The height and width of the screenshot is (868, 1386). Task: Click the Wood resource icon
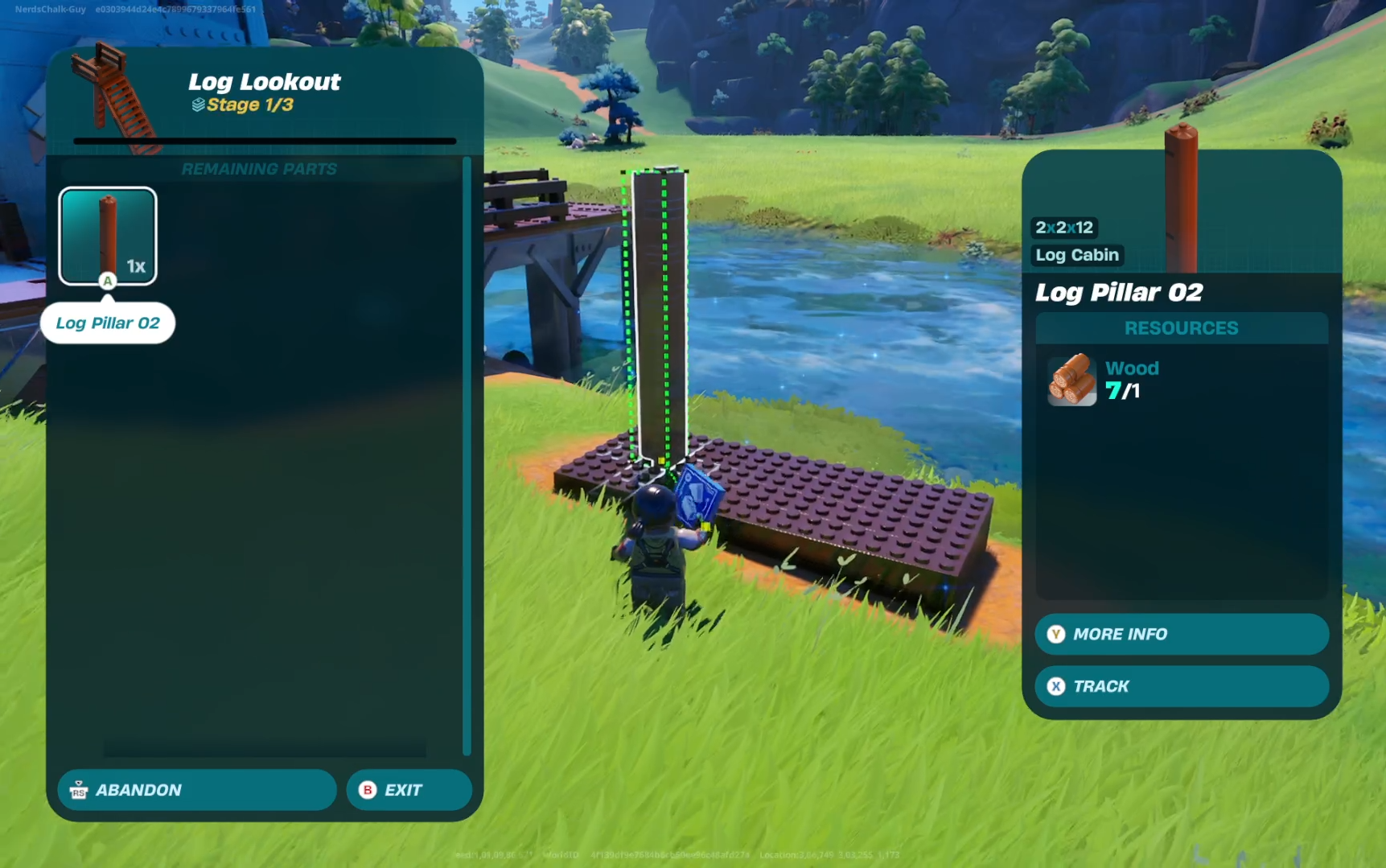point(1071,380)
